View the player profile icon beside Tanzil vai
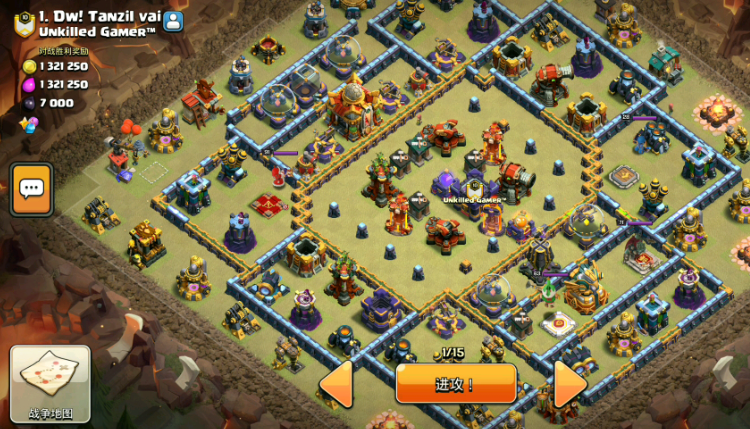The image size is (750, 429). click(173, 19)
